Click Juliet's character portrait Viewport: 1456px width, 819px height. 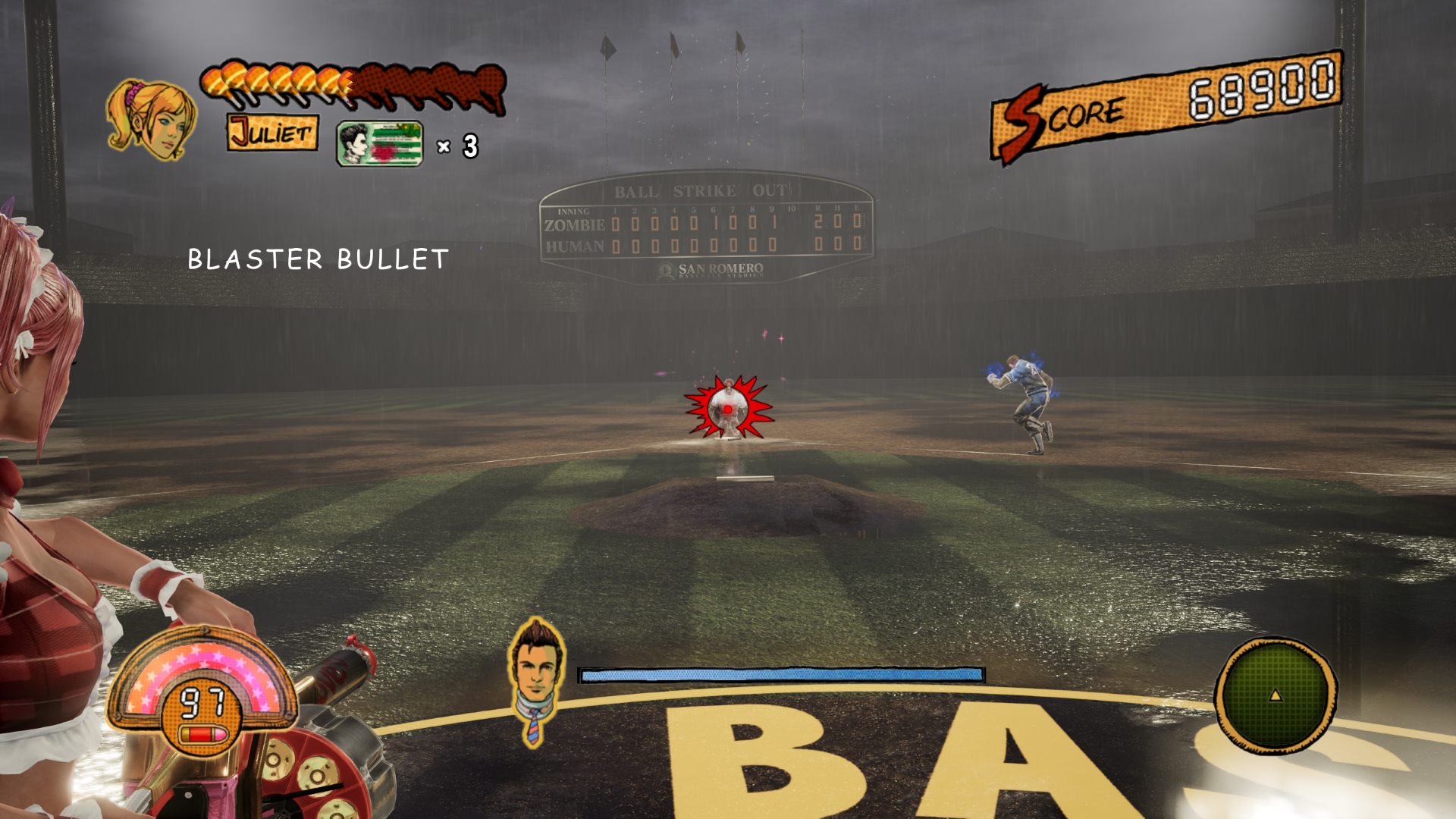[151, 120]
